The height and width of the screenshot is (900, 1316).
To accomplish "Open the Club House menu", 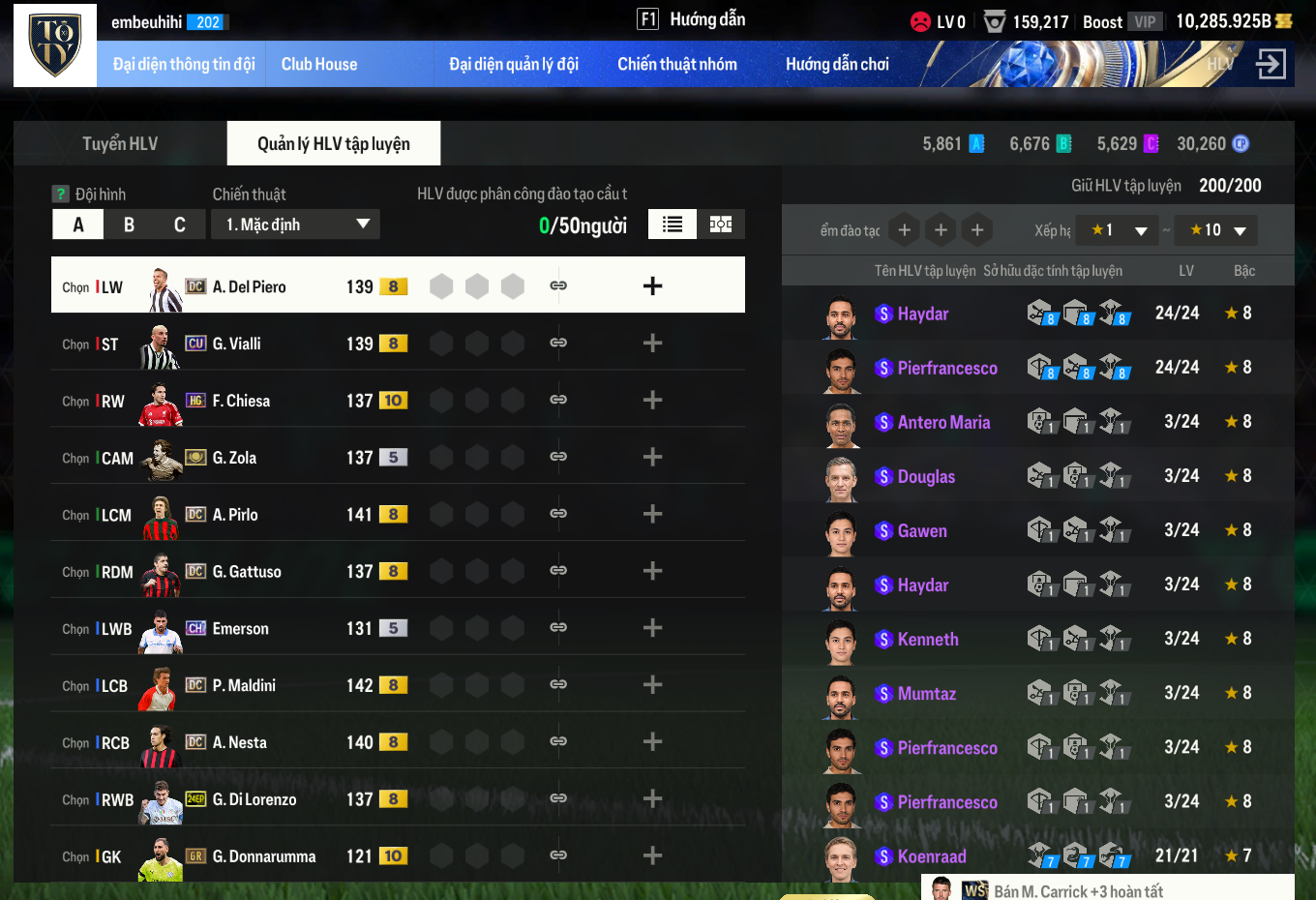I will point(319,65).
